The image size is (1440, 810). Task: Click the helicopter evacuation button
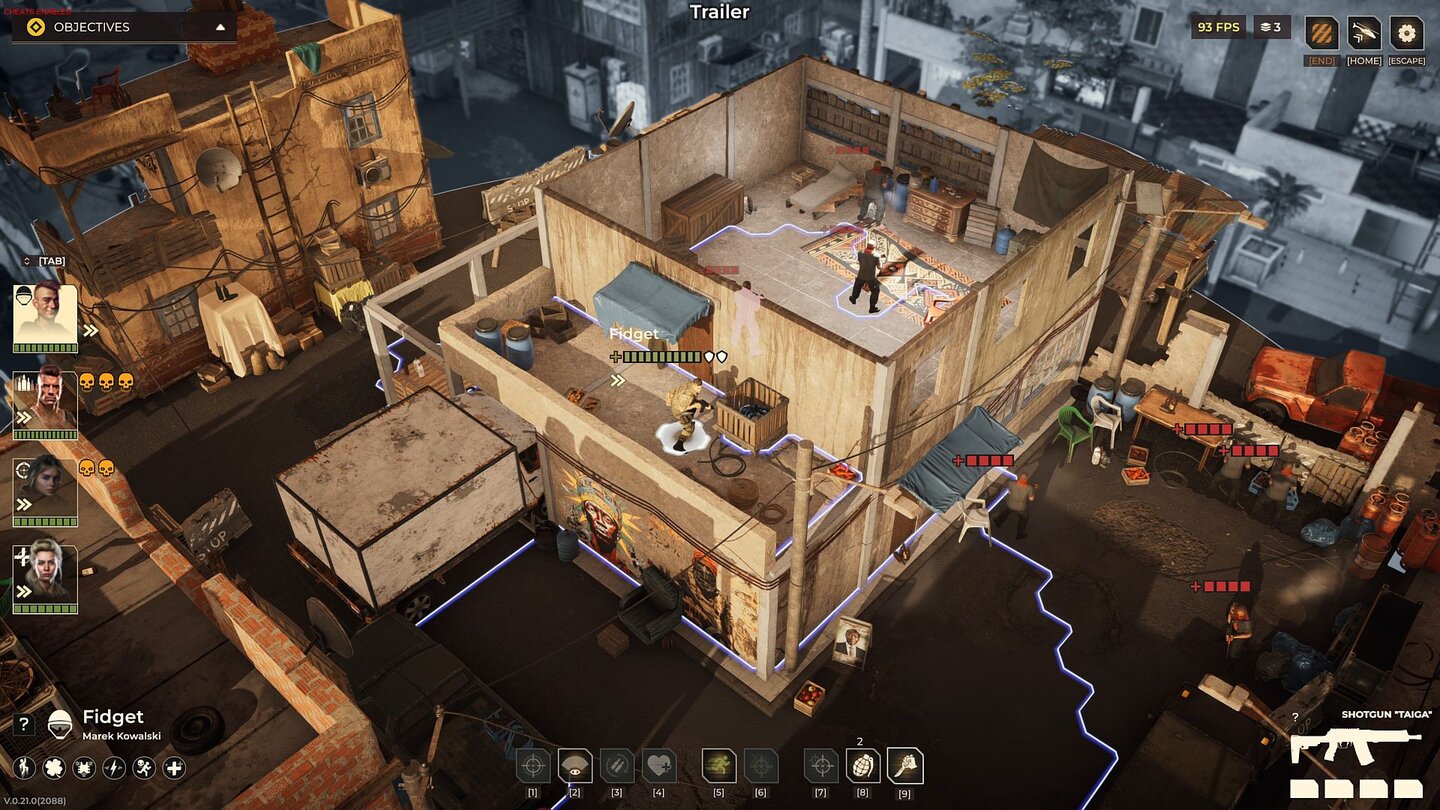1364,33
